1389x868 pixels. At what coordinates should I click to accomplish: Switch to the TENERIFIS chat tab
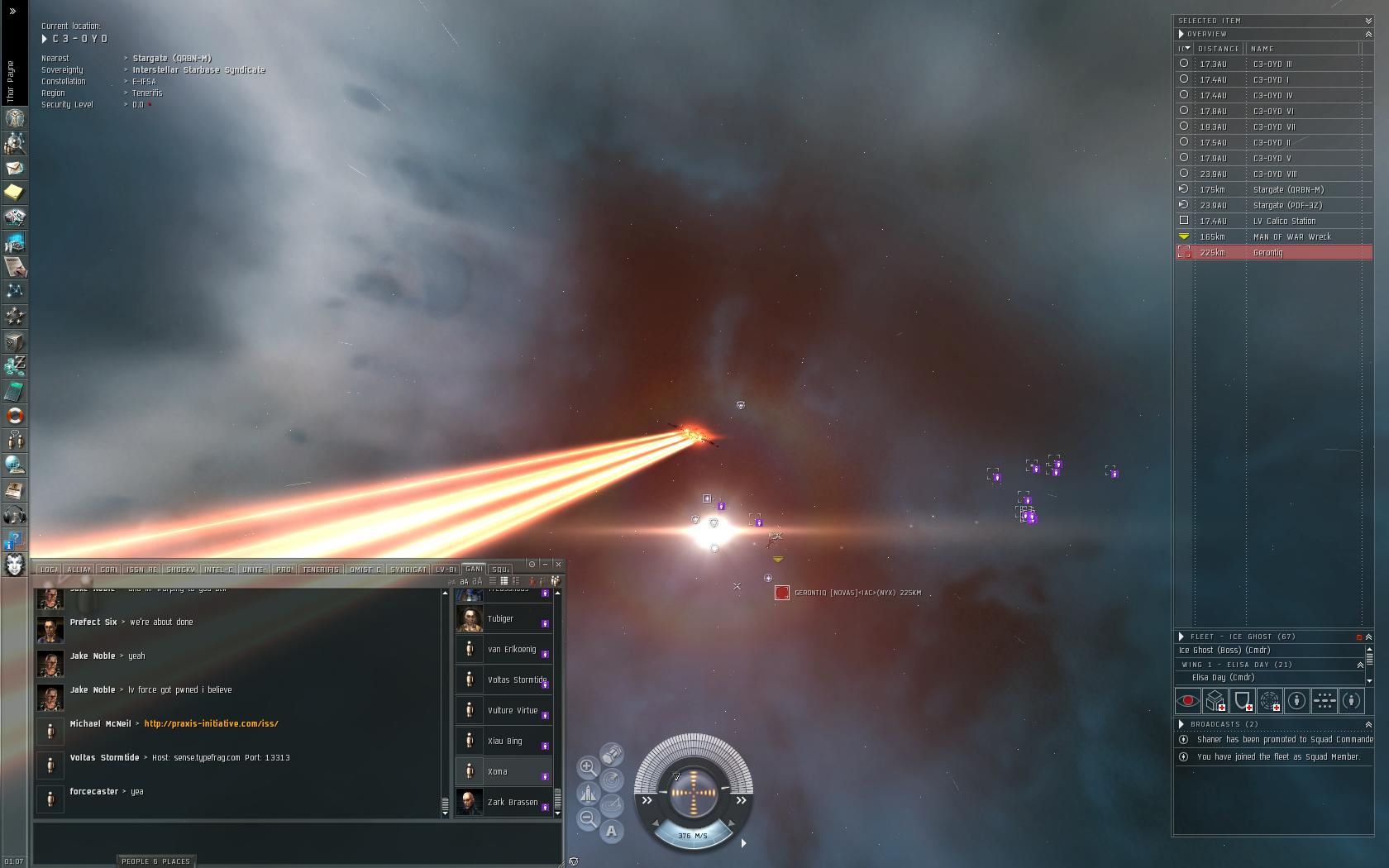click(321, 570)
